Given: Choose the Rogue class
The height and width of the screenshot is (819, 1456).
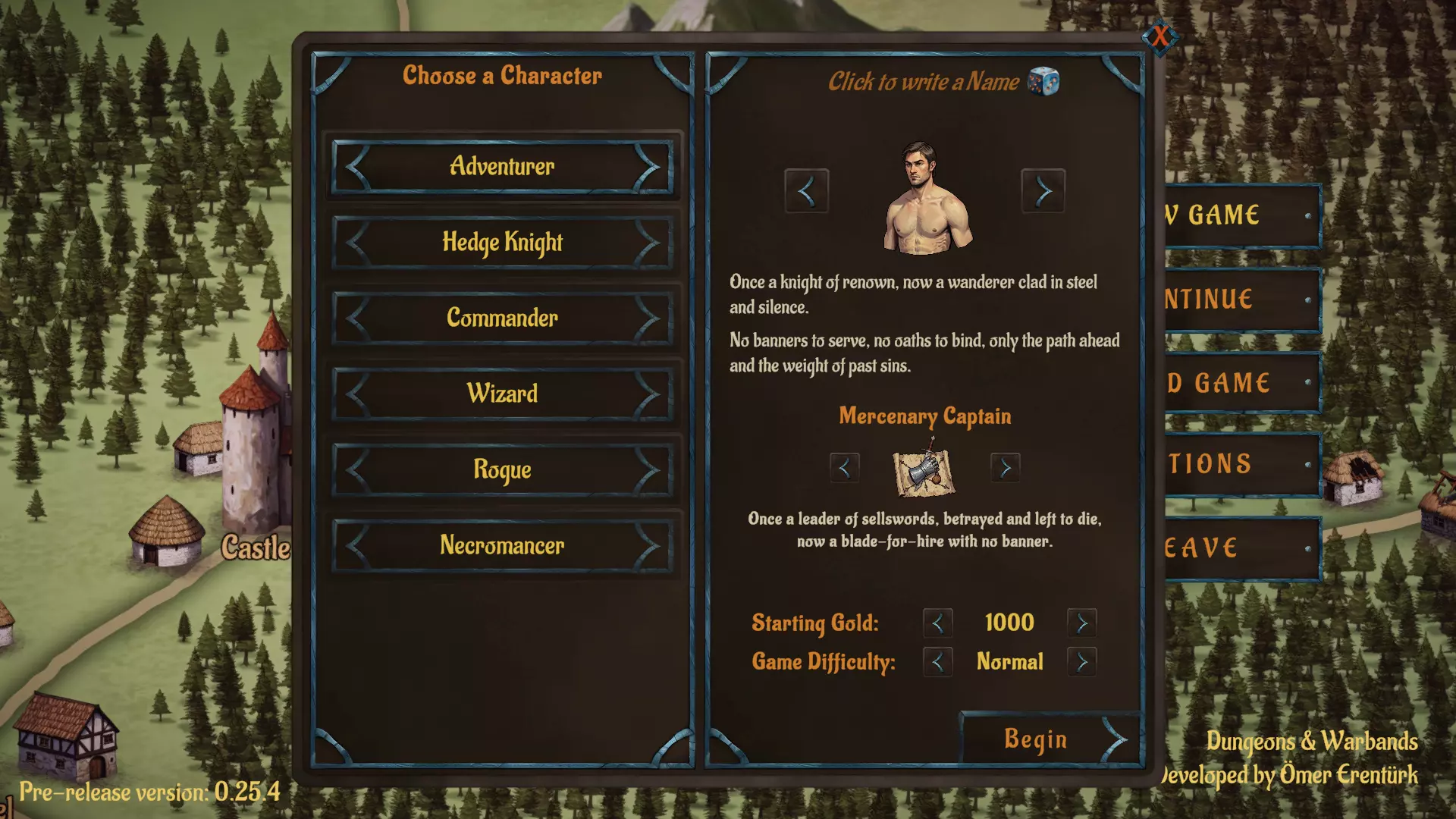Looking at the screenshot, I should (502, 469).
